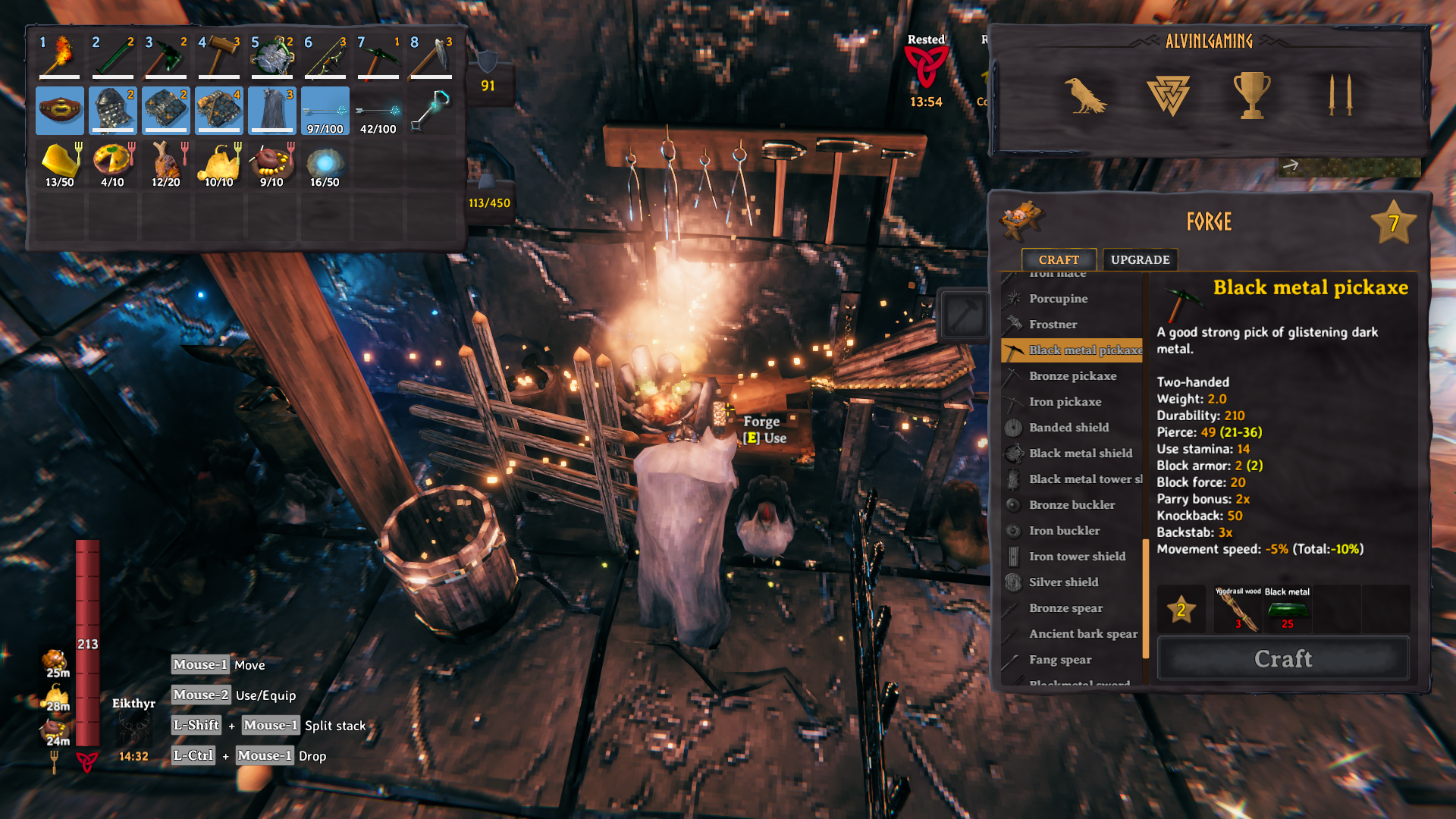Click the equipped helmet inventory slot

(113, 110)
